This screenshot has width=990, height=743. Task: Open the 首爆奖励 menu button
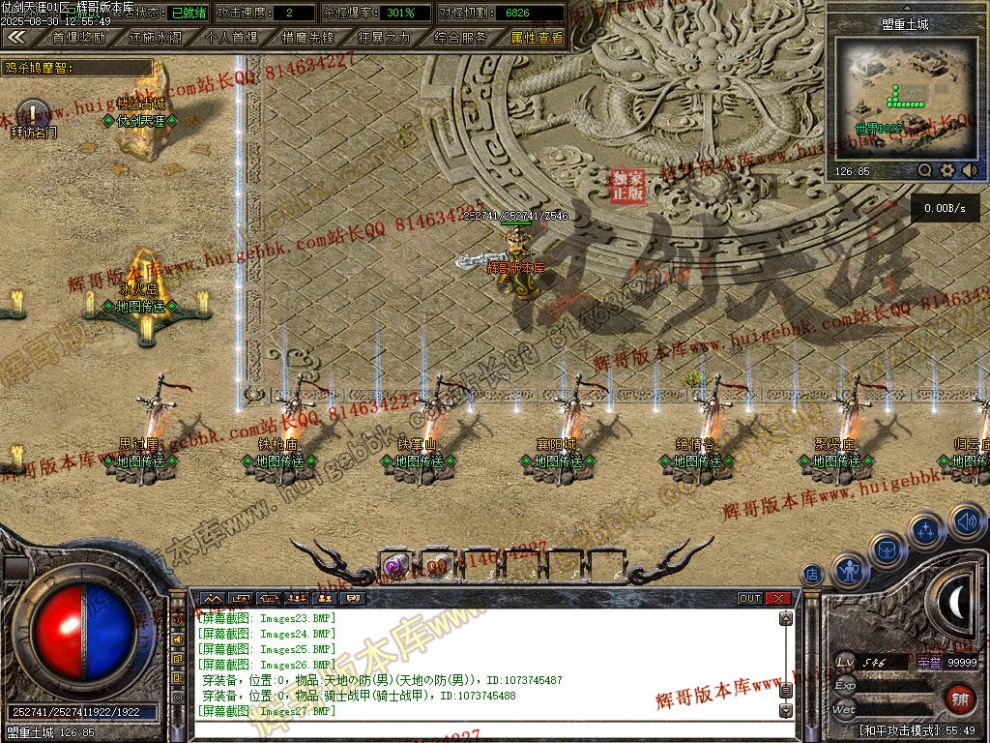point(79,37)
